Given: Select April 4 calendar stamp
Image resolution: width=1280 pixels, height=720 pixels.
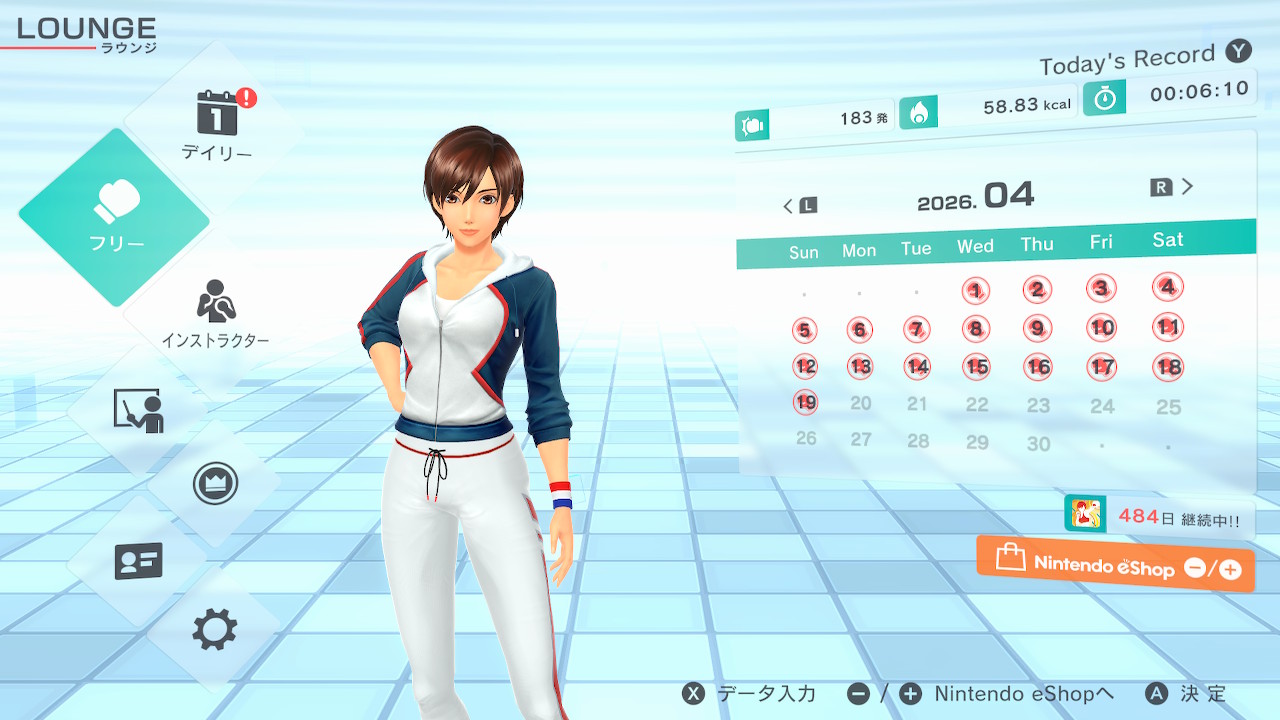Looking at the screenshot, I should click(1167, 287).
